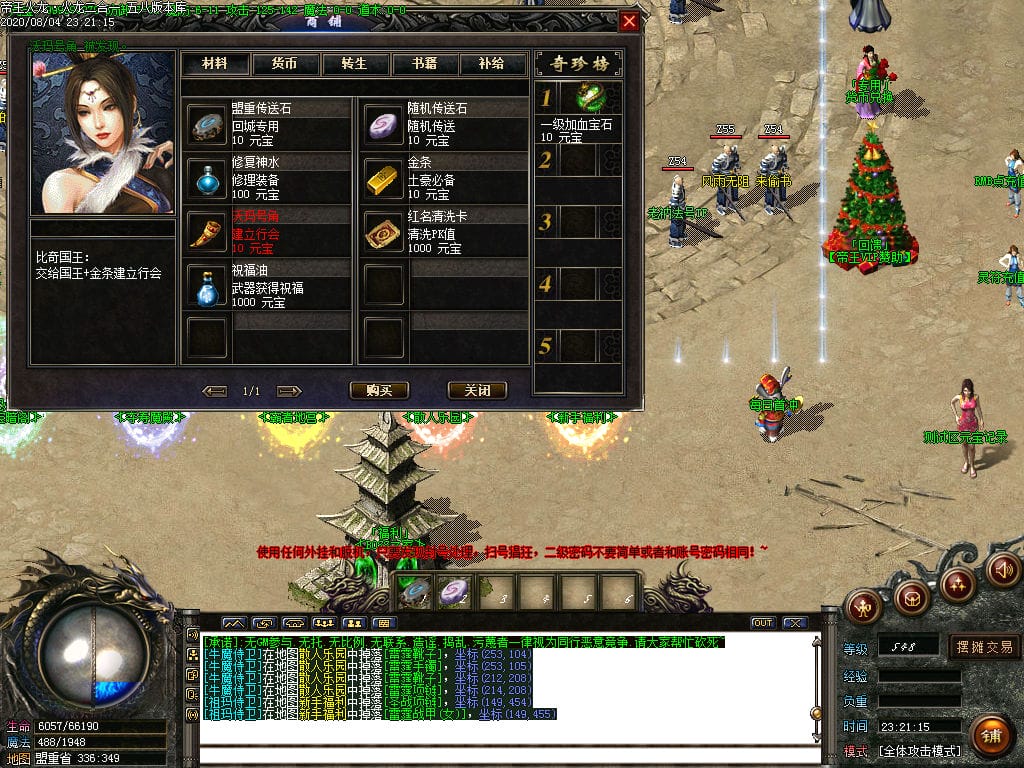Screen dimensions: 1024x768
Task: Click the round 铺 shop button
Action: click(991, 737)
